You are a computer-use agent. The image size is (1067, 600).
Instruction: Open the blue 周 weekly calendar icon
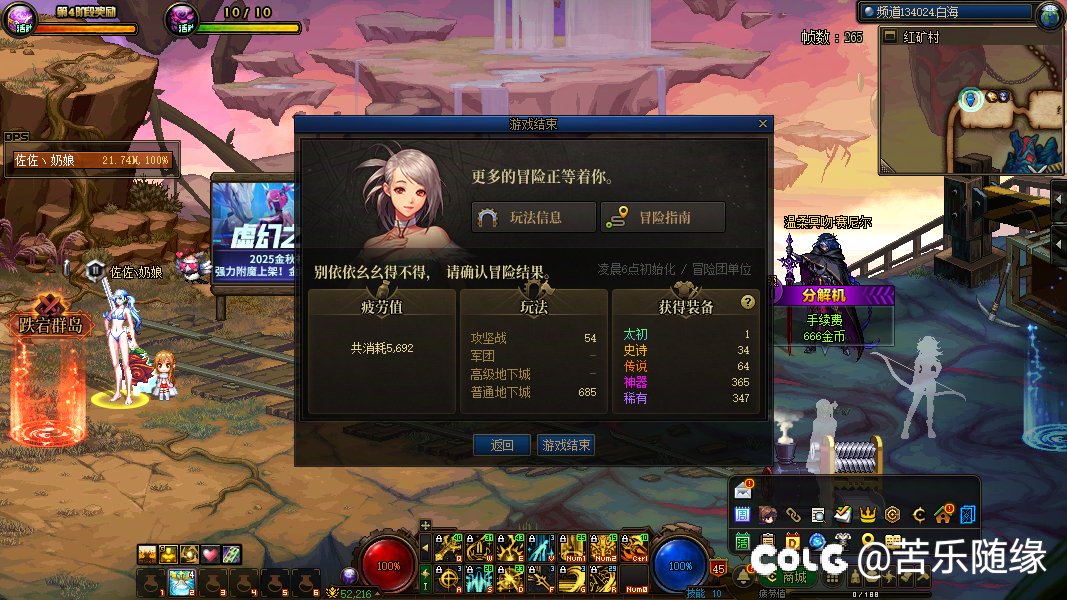[743, 514]
